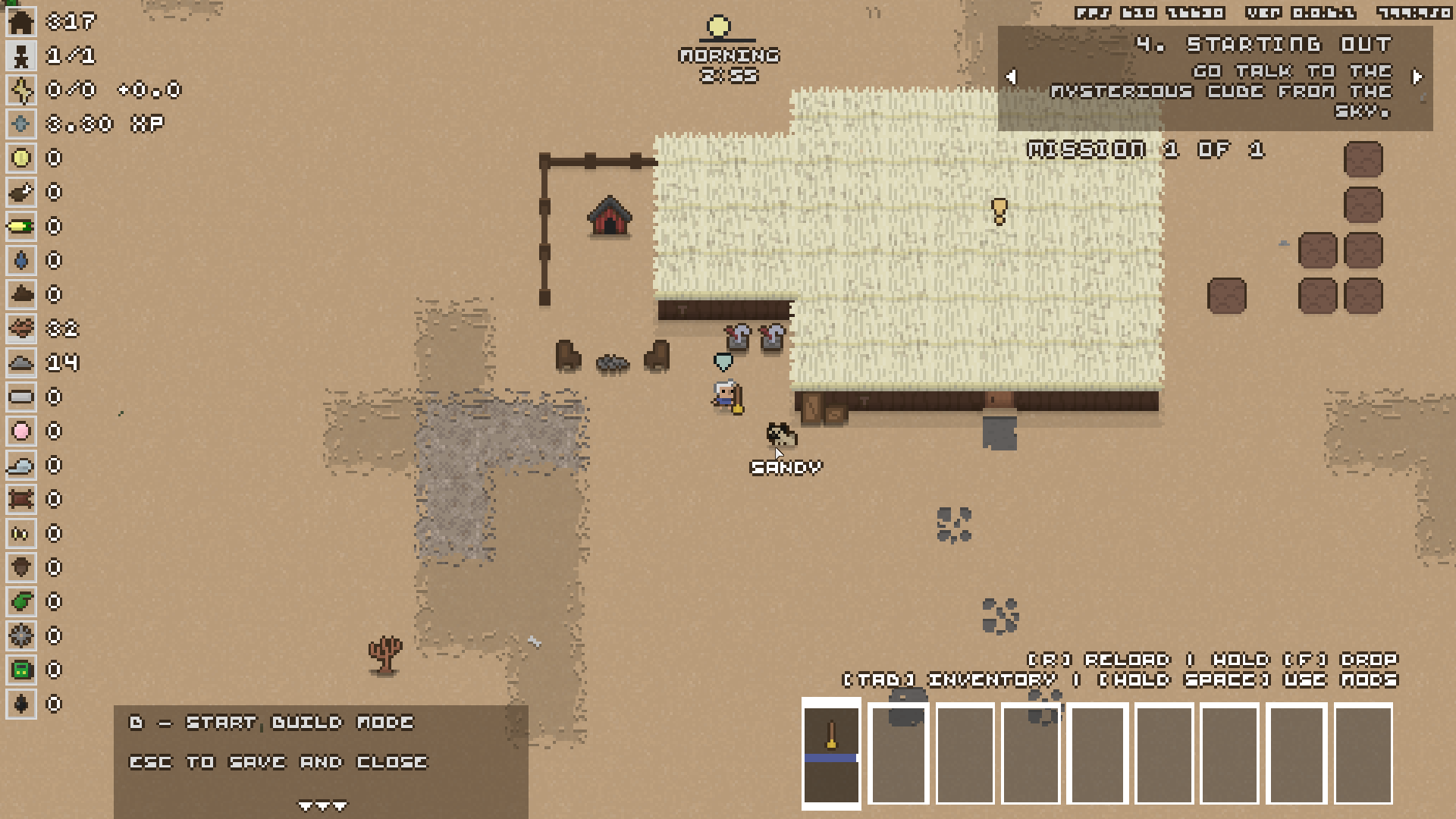1456x819 pixels.
Task: Click the house resource icon
Action: [21, 22]
